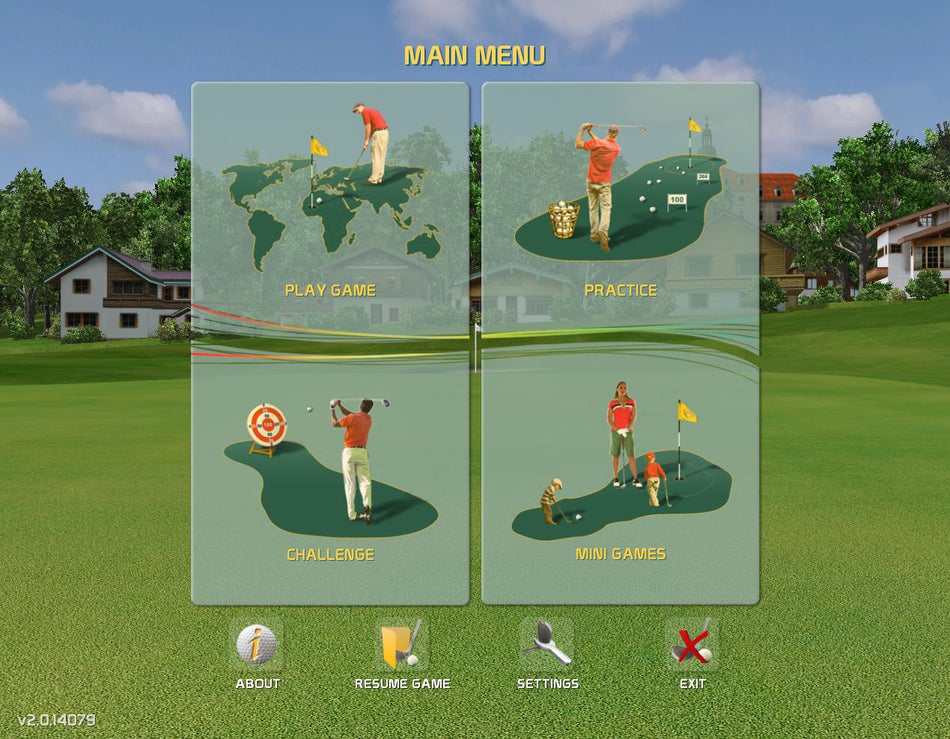Open the Settings screen
The height and width of the screenshot is (739, 950).
point(547,647)
